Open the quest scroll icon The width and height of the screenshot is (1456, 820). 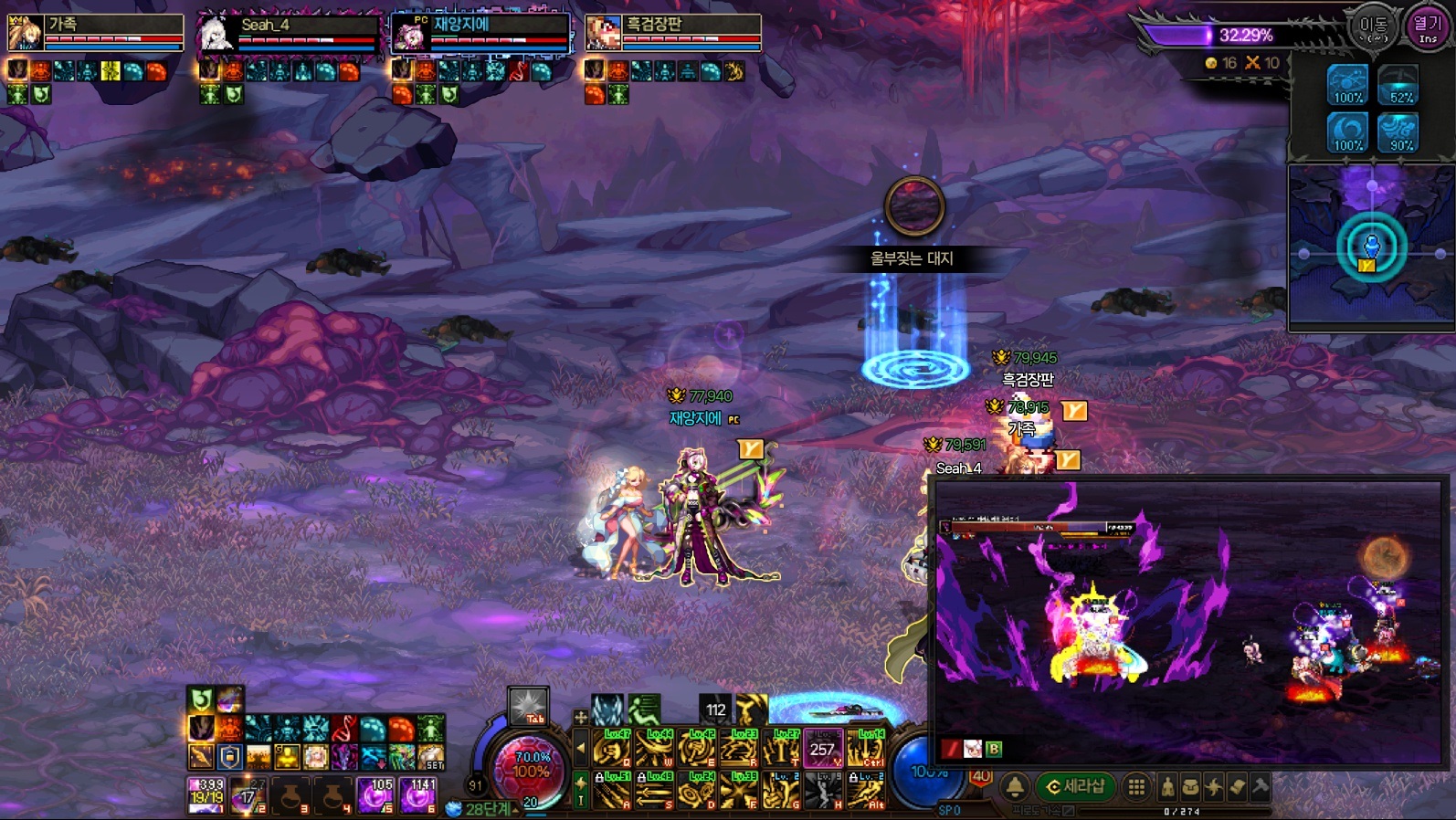click(1237, 786)
